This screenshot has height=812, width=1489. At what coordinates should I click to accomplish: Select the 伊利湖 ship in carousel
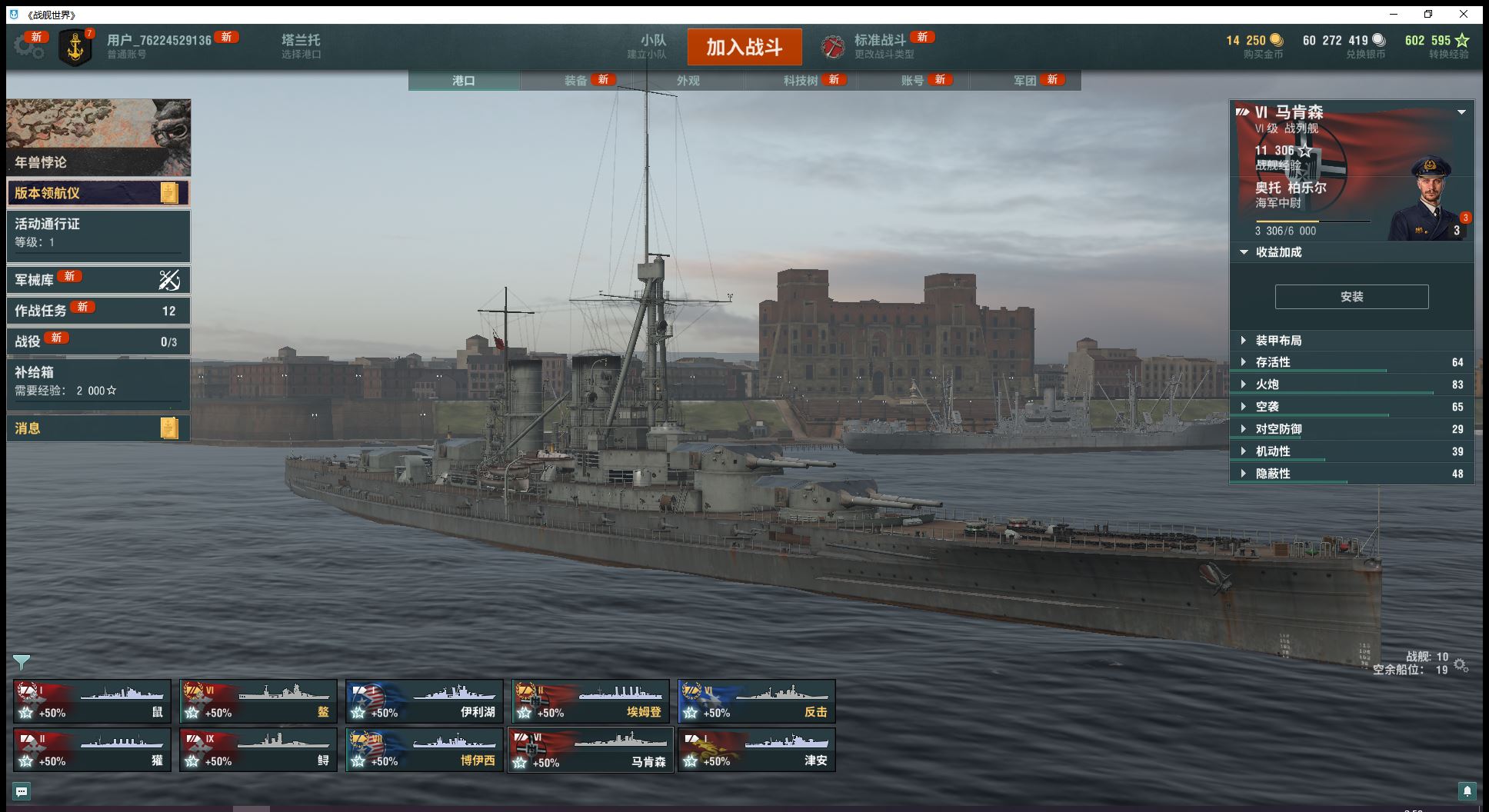click(425, 701)
